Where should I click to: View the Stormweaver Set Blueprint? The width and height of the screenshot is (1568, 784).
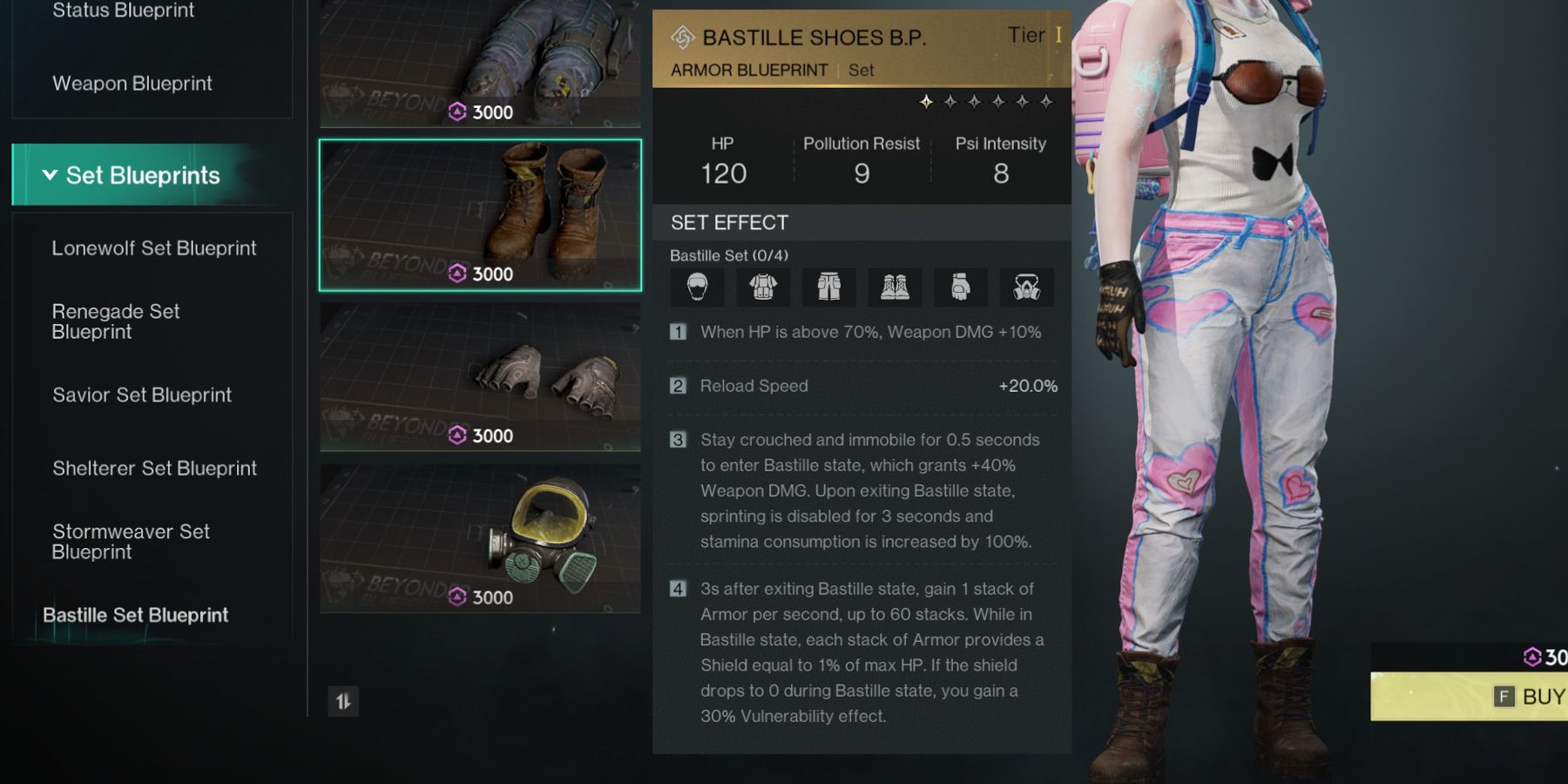click(x=131, y=542)
